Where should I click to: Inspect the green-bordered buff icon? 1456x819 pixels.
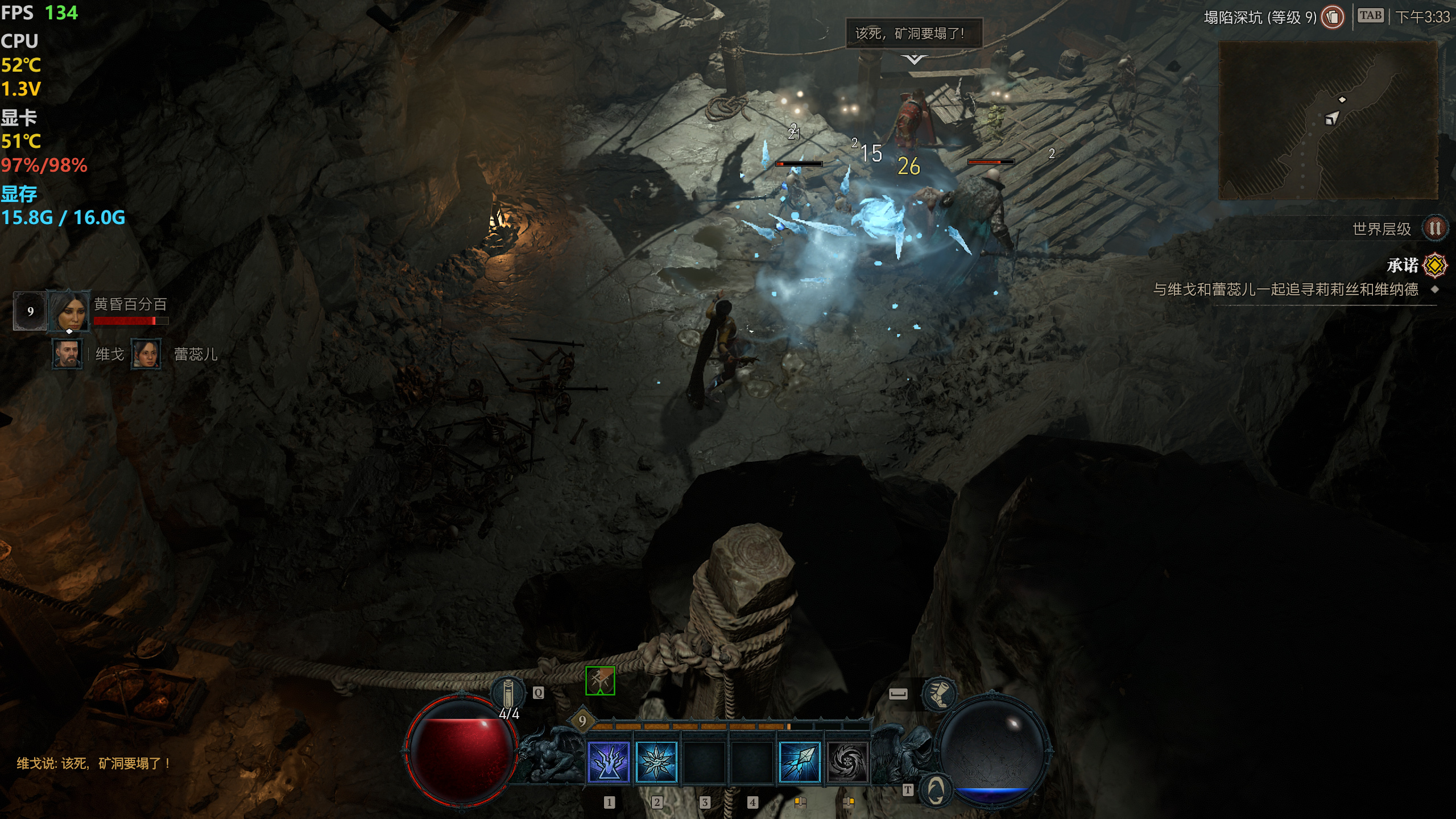(600, 681)
